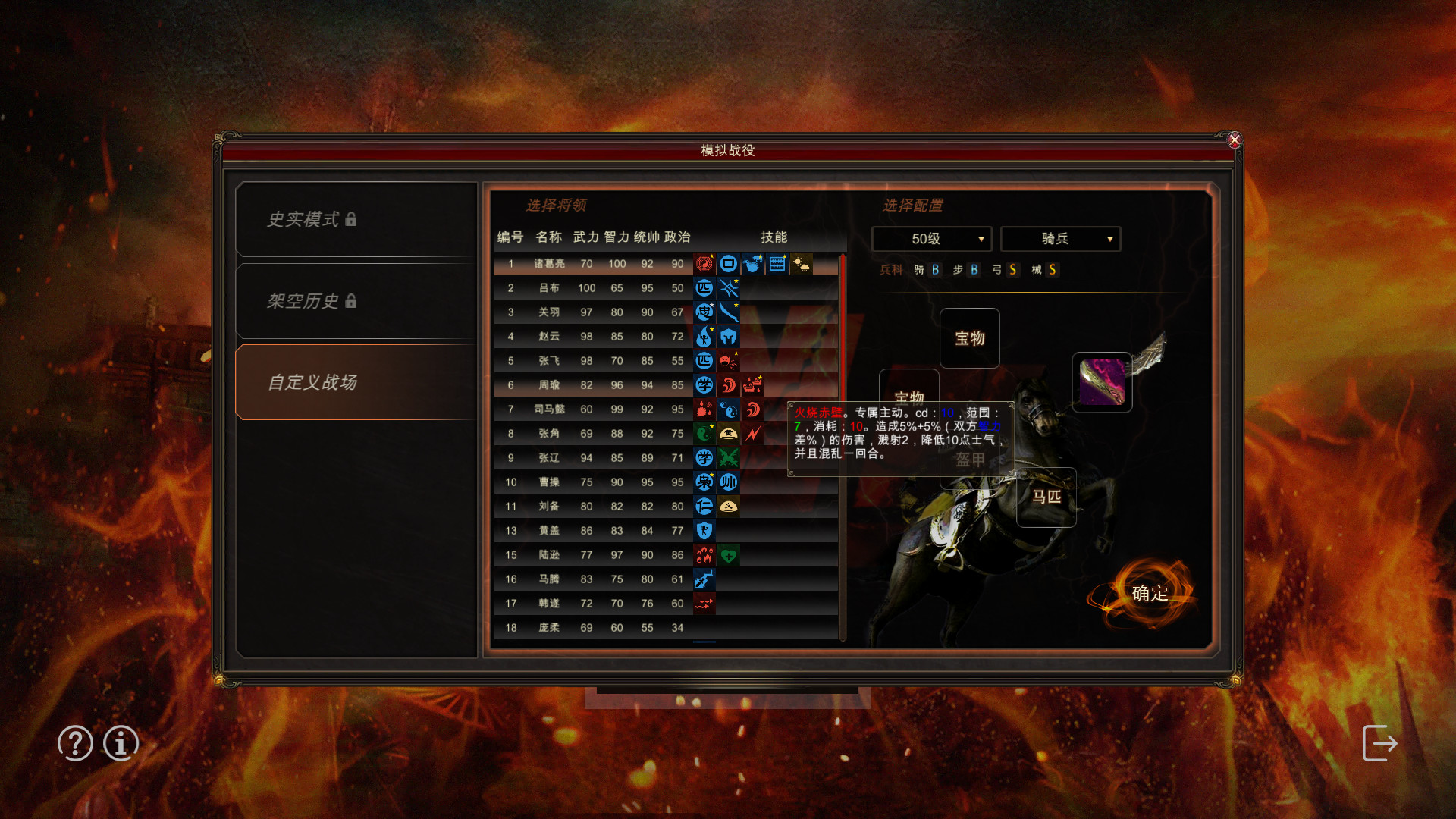Toggle the infantry 步 proficiency B badge
1456x819 pixels.
point(973,270)
